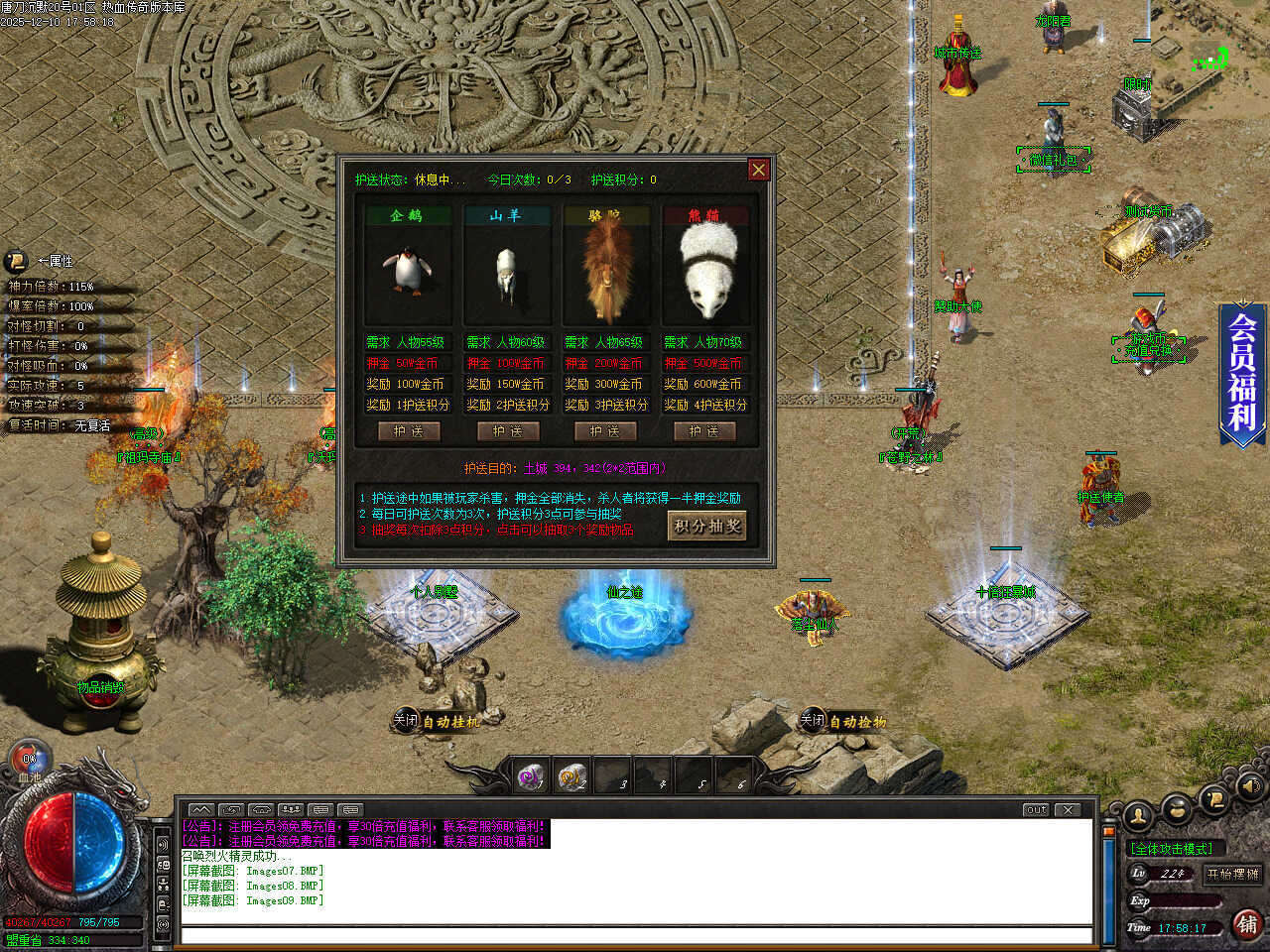Screen dimensions: 1270x952
Task: Close the chat window with X
Action: (1068, 809)
